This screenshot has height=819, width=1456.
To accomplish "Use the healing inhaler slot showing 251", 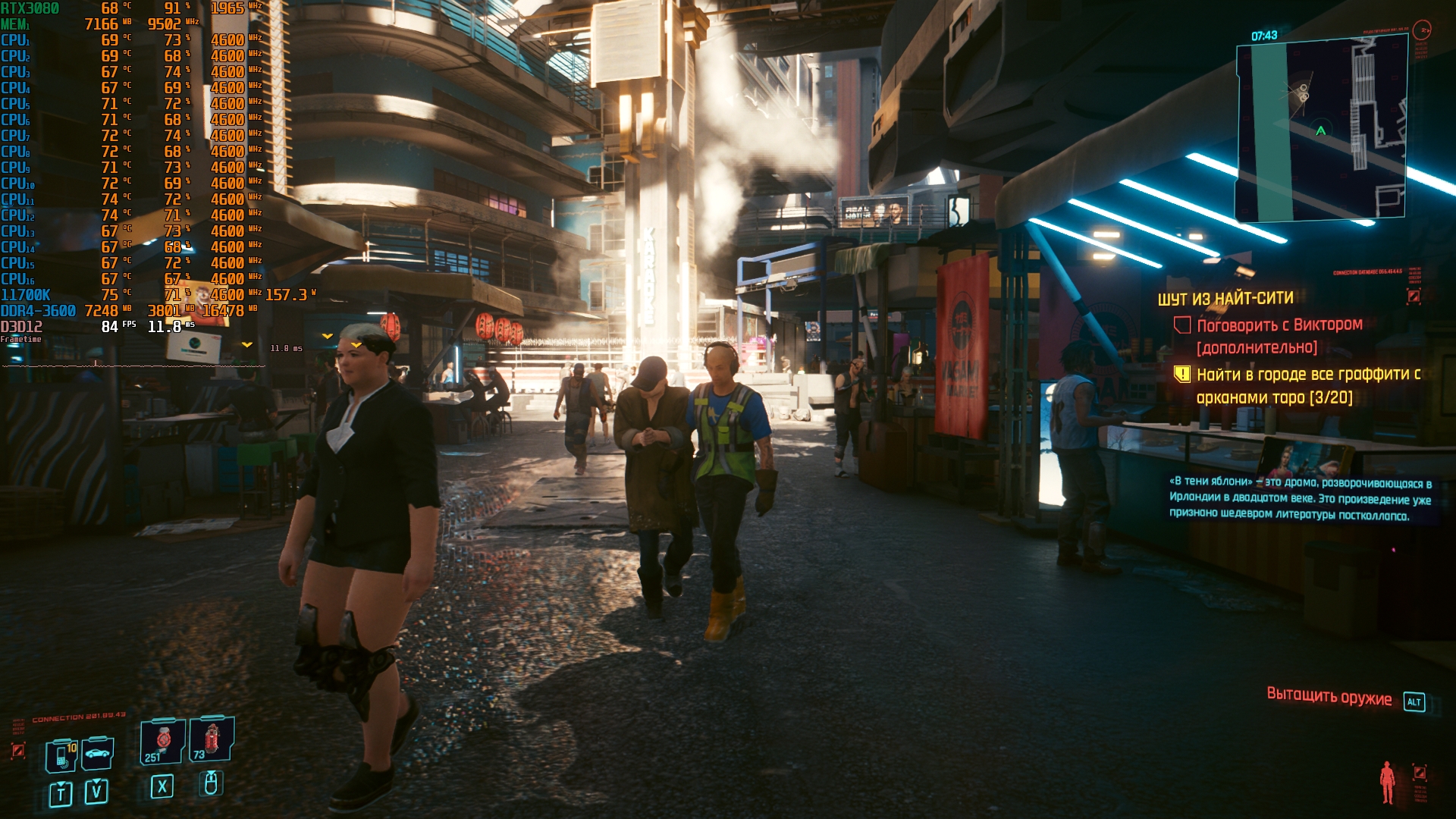I will [162, 741].
